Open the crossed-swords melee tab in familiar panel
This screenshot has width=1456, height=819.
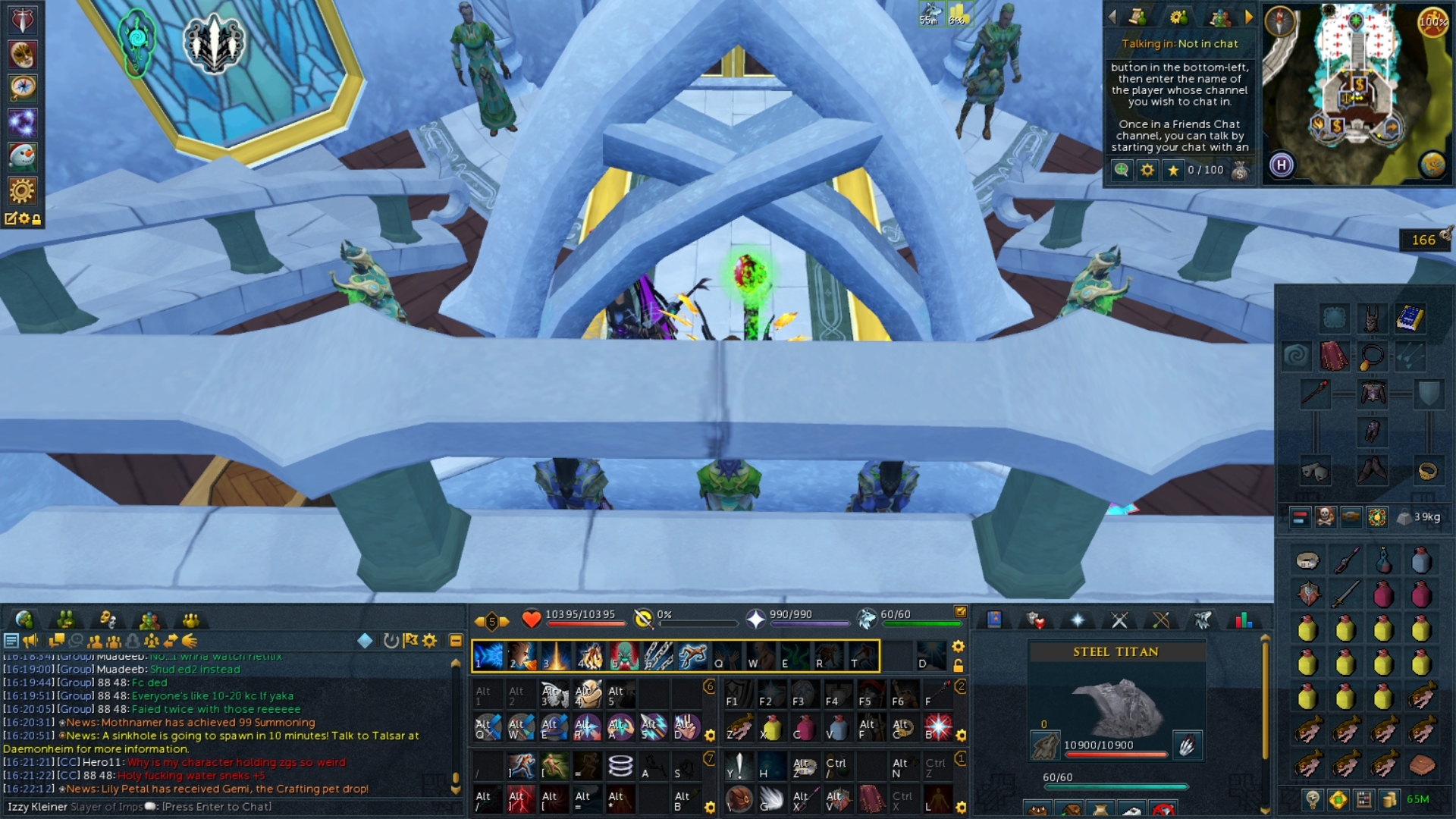tap(1119, 620)
